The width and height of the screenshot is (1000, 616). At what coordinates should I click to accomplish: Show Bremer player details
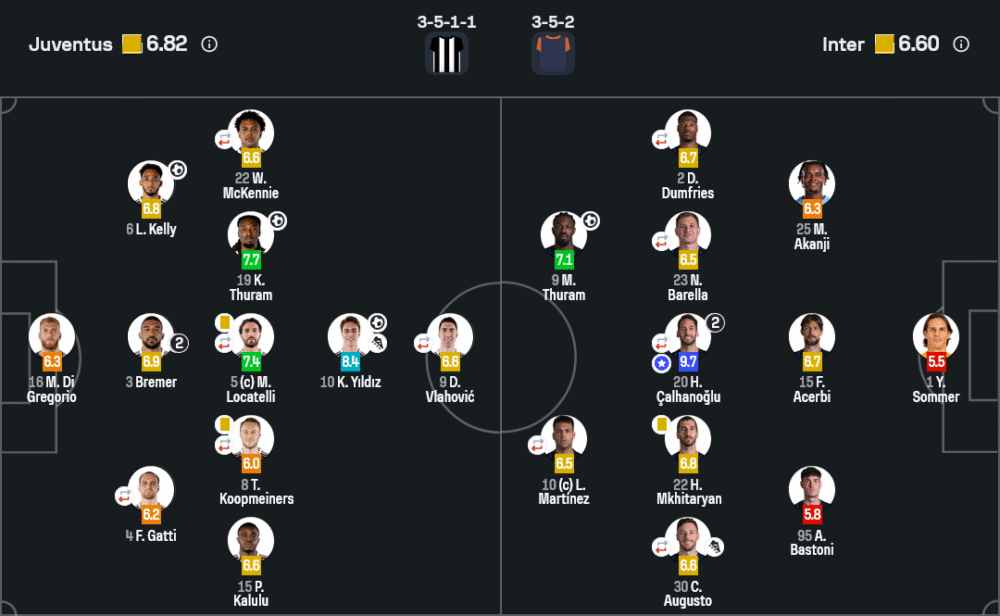click(x=151, y=337)
